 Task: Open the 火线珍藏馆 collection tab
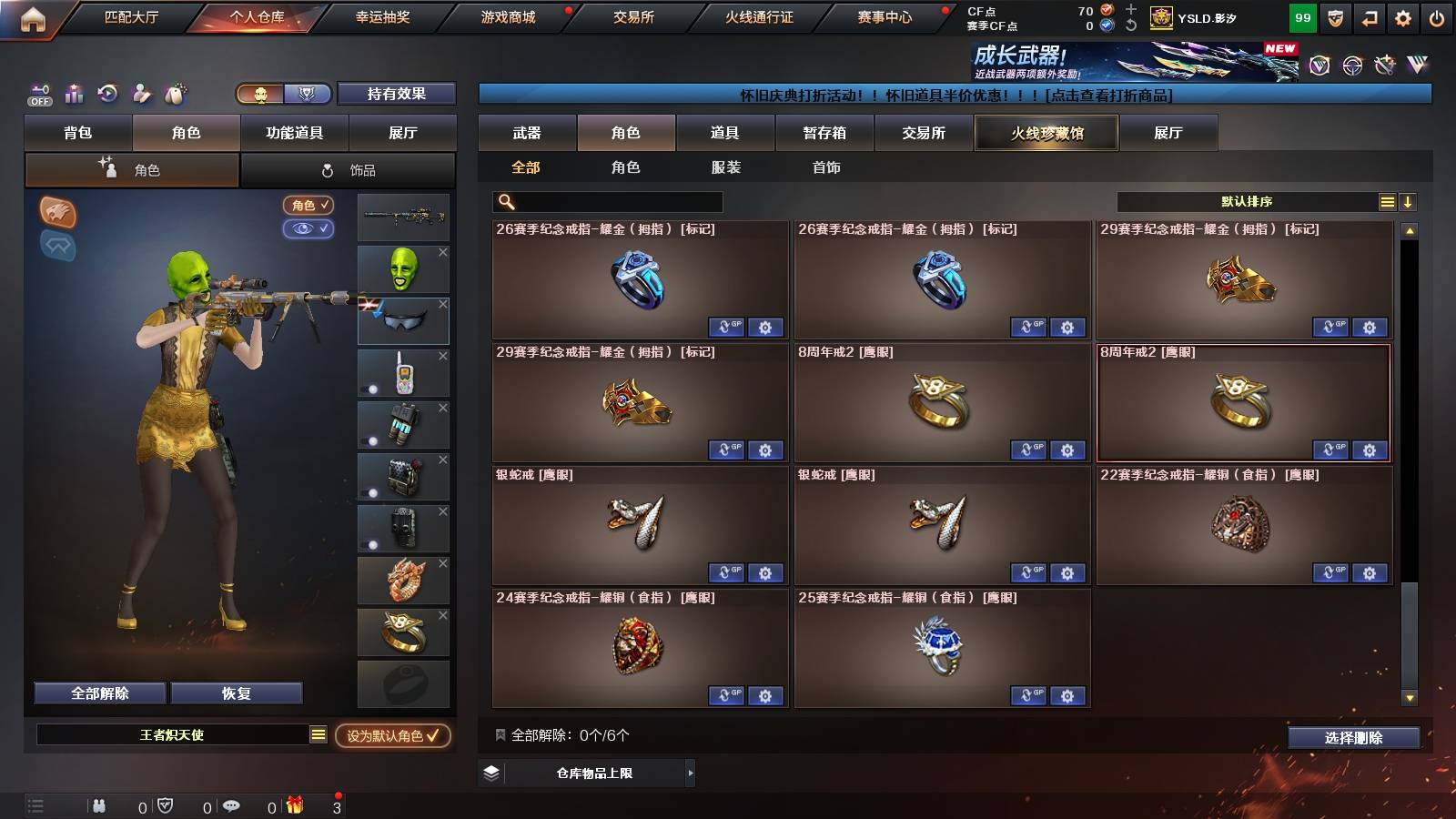pos(1046,133)
